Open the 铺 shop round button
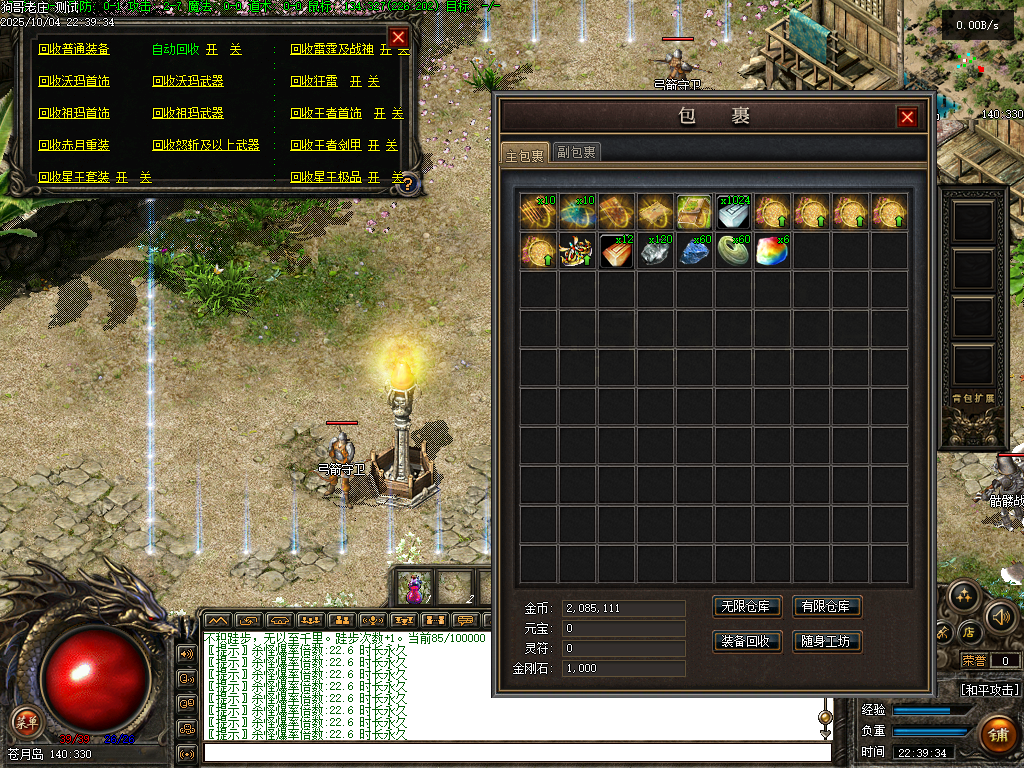1024x768 pixels. pos(996,735)
